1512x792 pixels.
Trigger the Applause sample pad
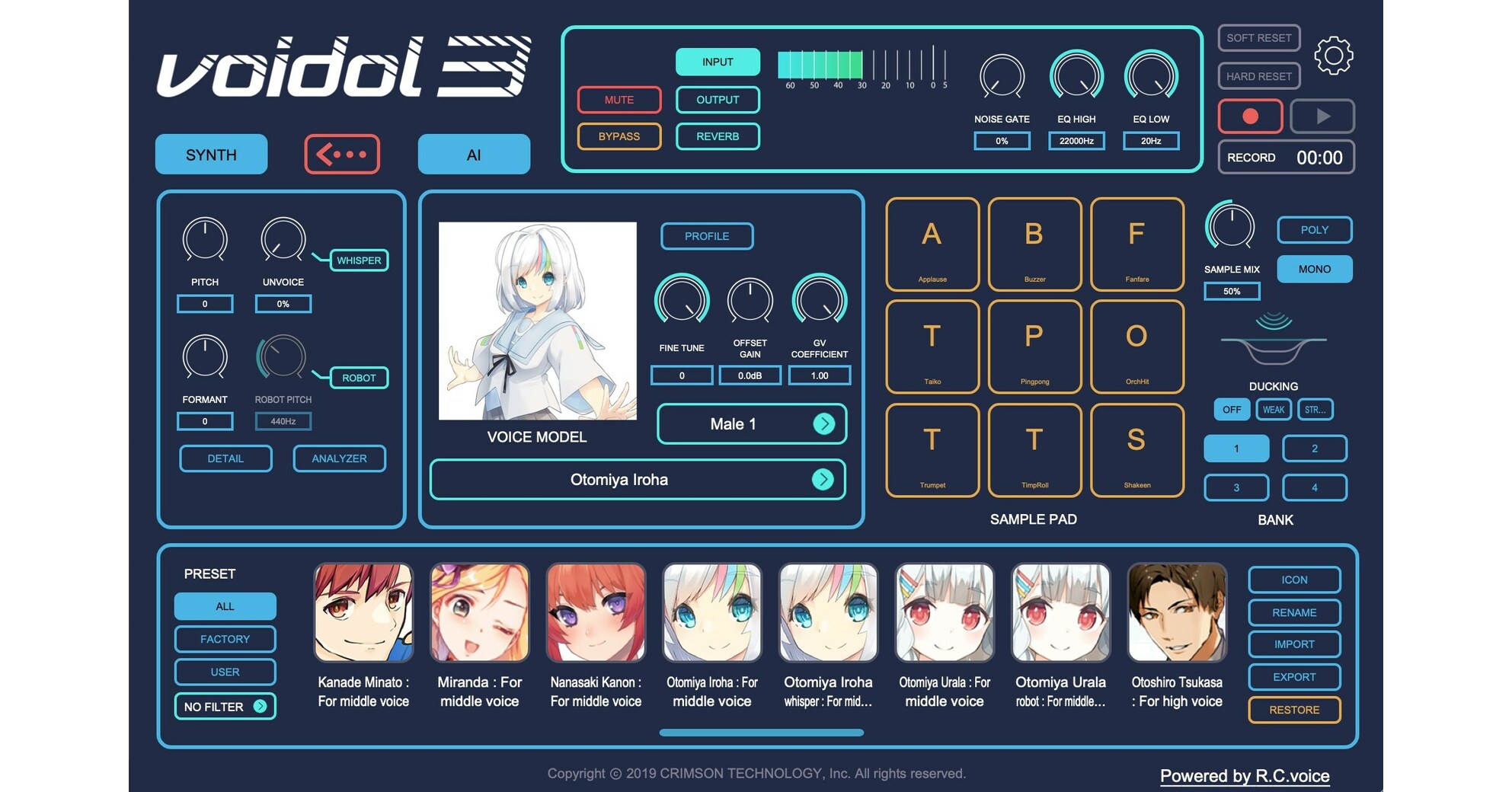tap(932, 245)
